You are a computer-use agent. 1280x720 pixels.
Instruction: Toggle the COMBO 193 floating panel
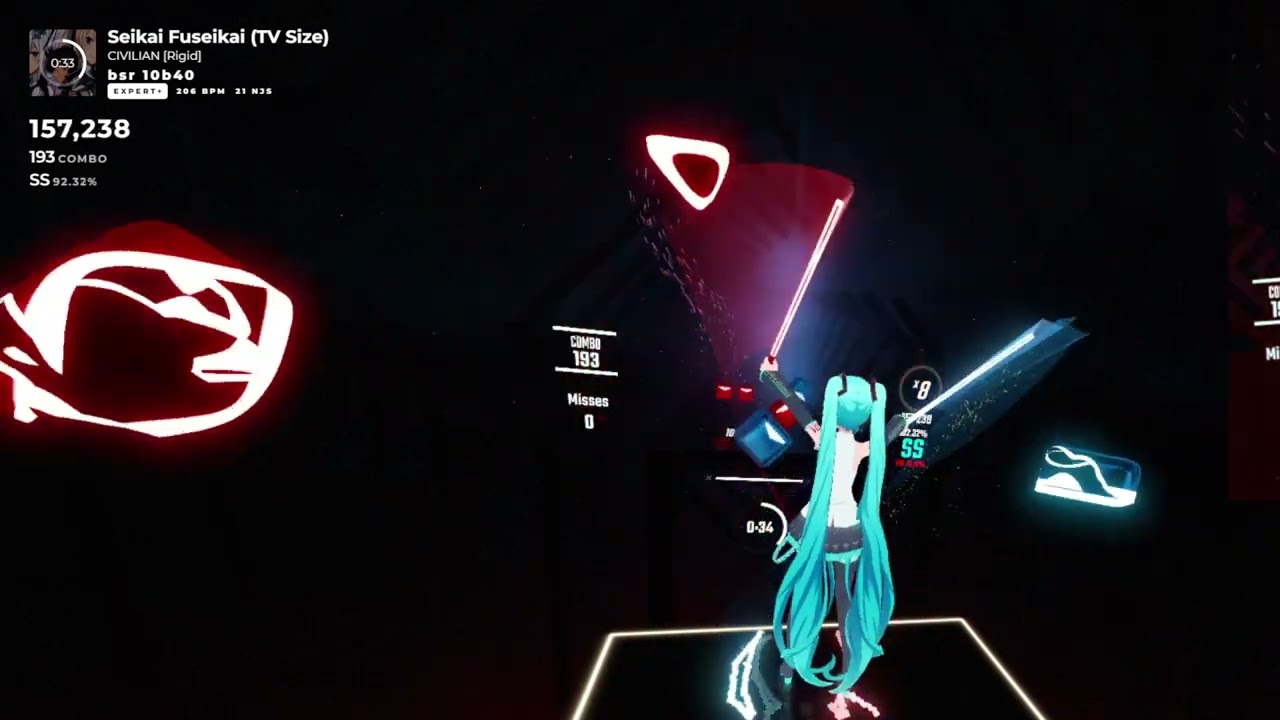pyautogui.click(x=585, y=348)
